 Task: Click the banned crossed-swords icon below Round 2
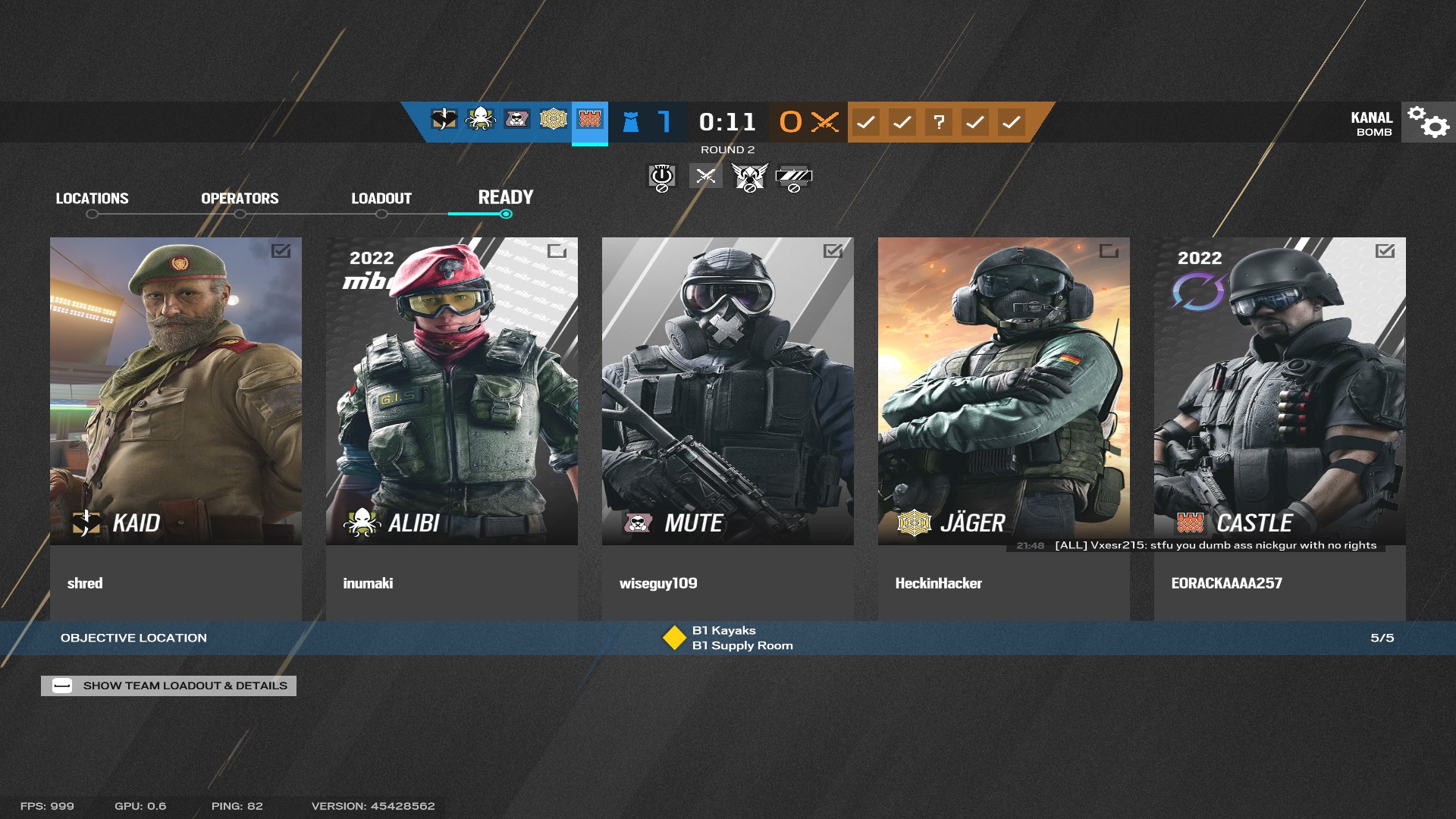click(x=704, y=176)
